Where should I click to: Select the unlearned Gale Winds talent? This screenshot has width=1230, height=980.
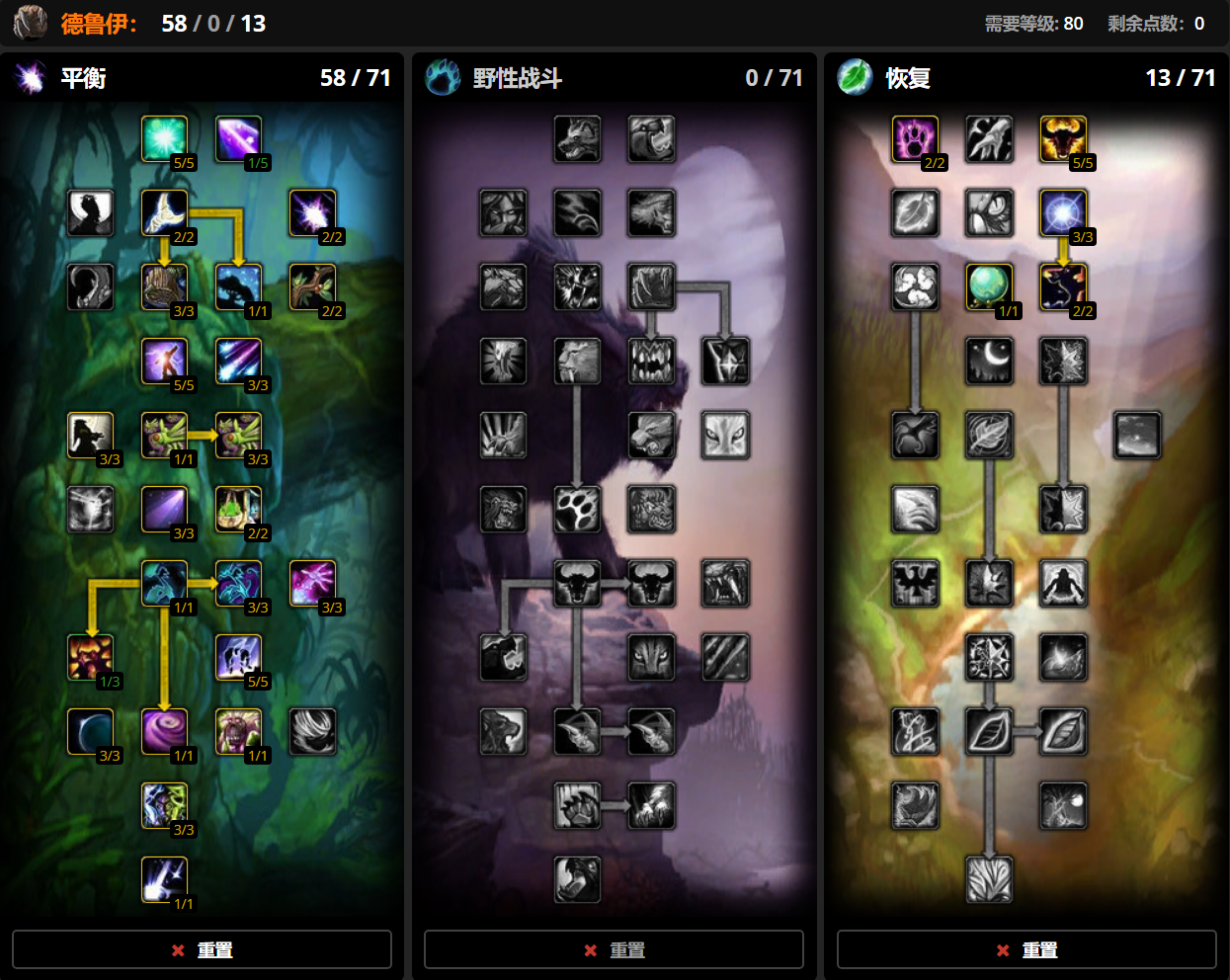click(312, 732)
